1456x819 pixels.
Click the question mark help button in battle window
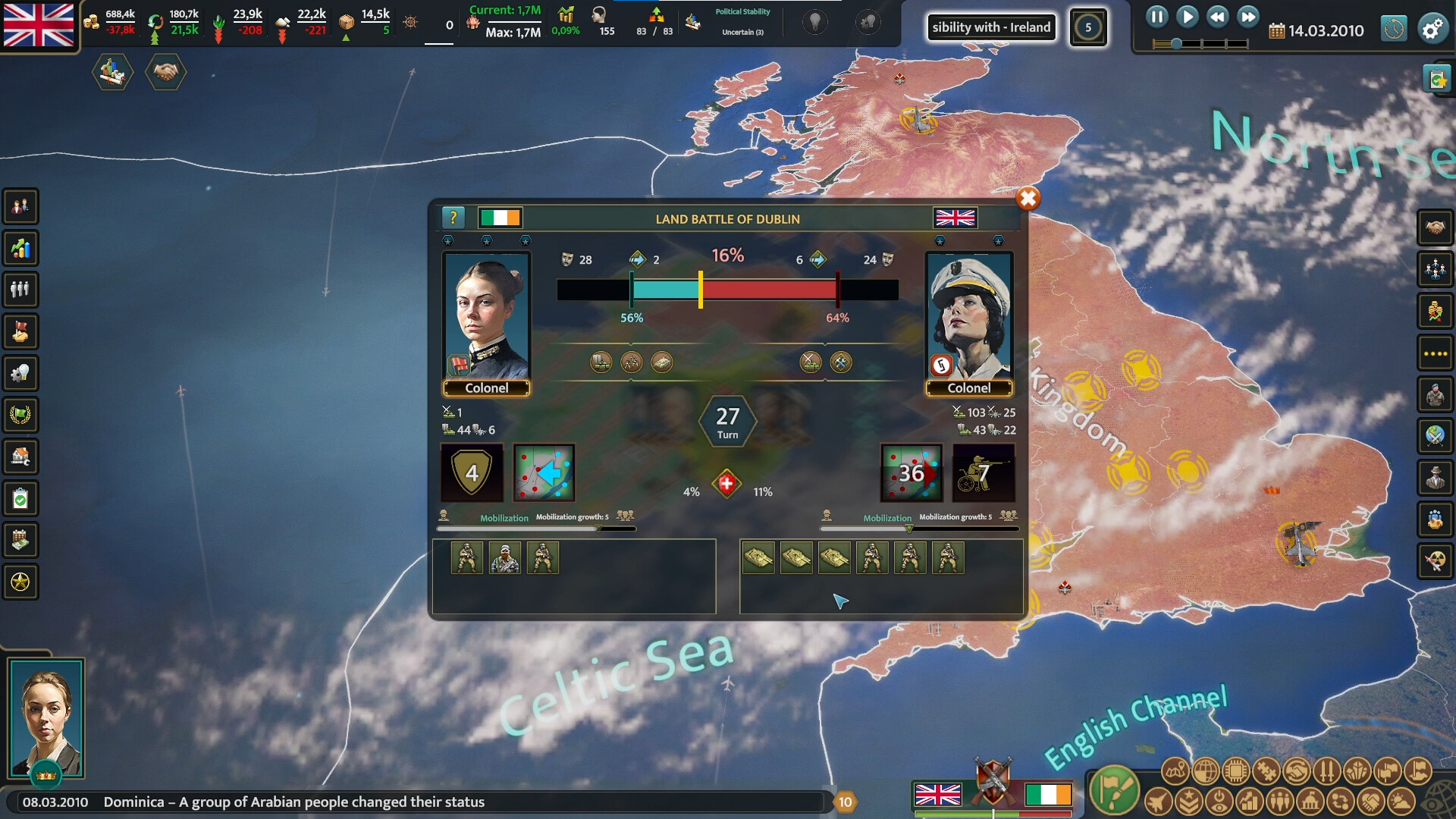[453, 218]
